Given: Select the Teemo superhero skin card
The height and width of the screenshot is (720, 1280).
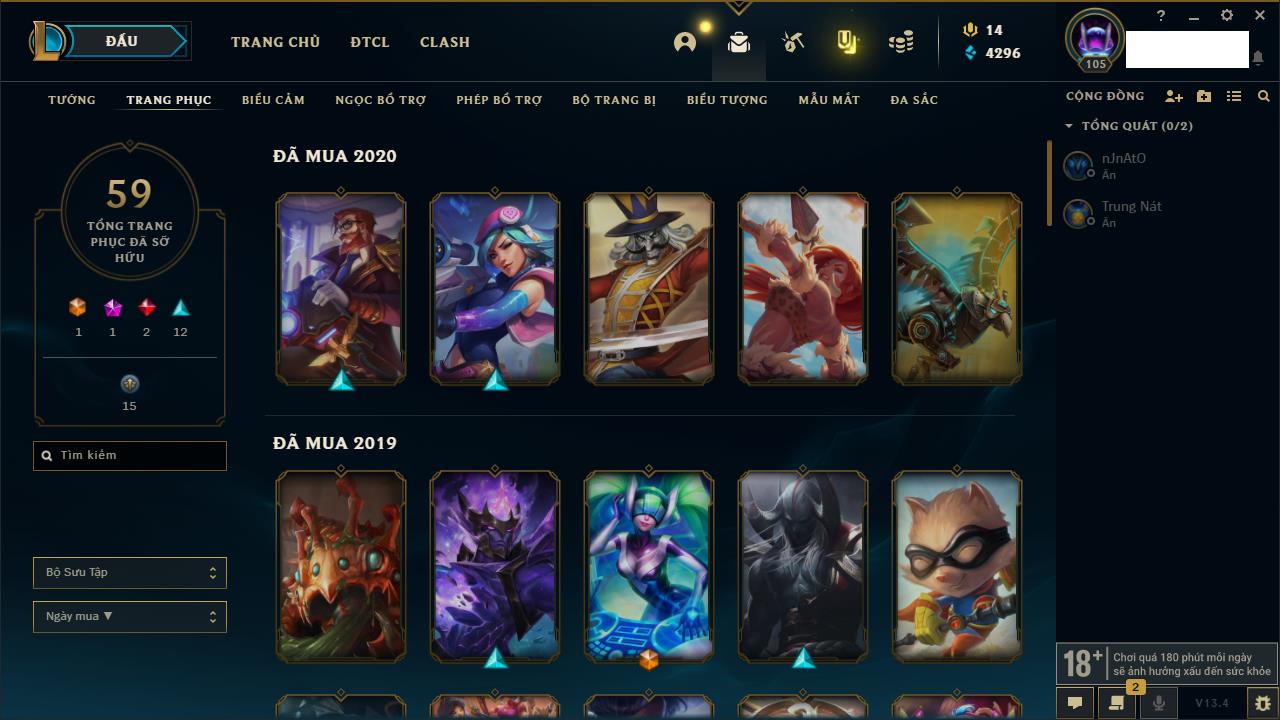Looking at the screenshot, I should (x=957, y=566).
